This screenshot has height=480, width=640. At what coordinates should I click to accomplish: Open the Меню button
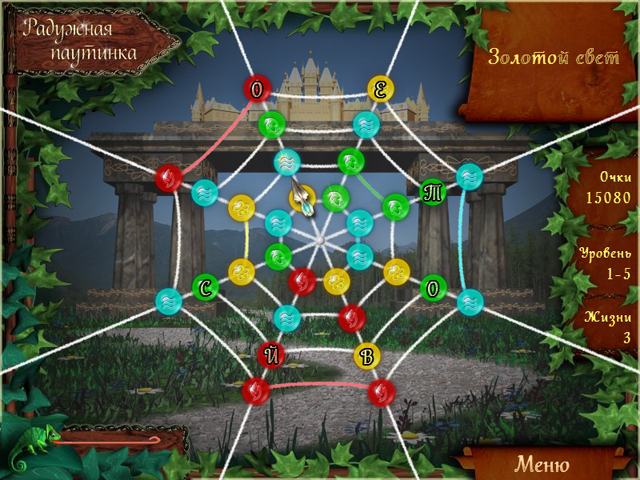pyautogui.click(x=541, y=464)
